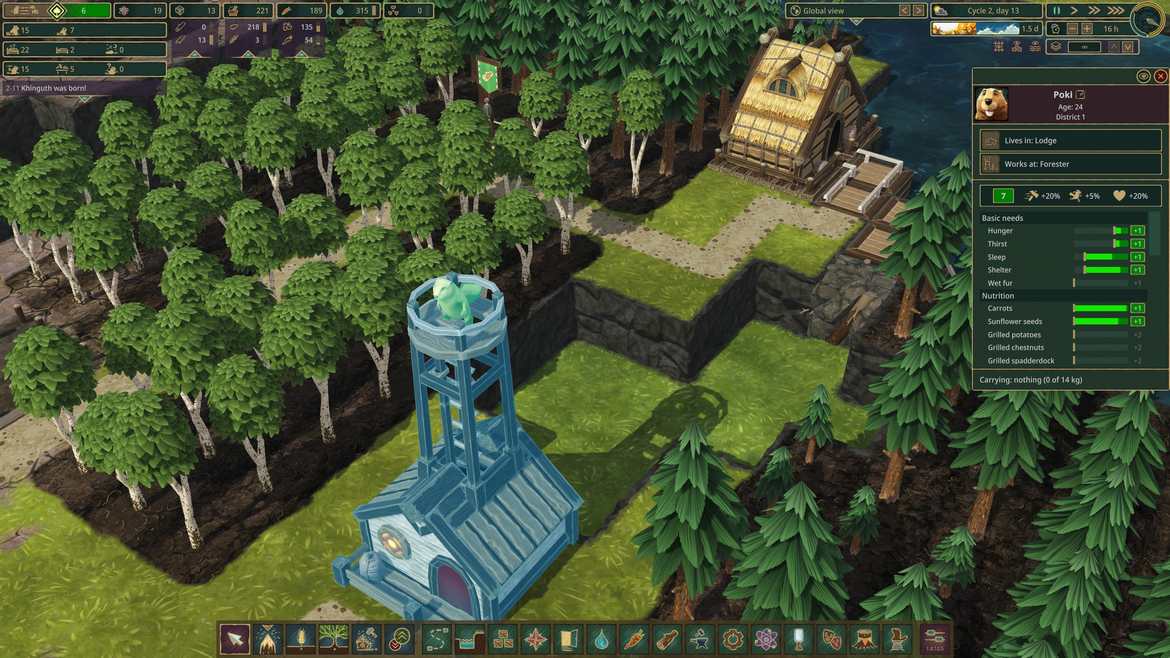Open the wood buildings category (log icon)

(667, 638)
